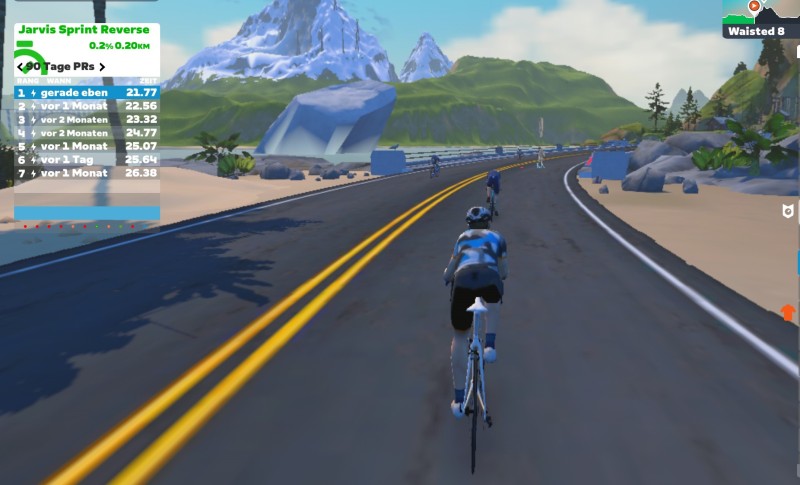The height and width of the screenshot is (485, 800).
Task: Show the previous PR time range
Action: pos(21,67)
